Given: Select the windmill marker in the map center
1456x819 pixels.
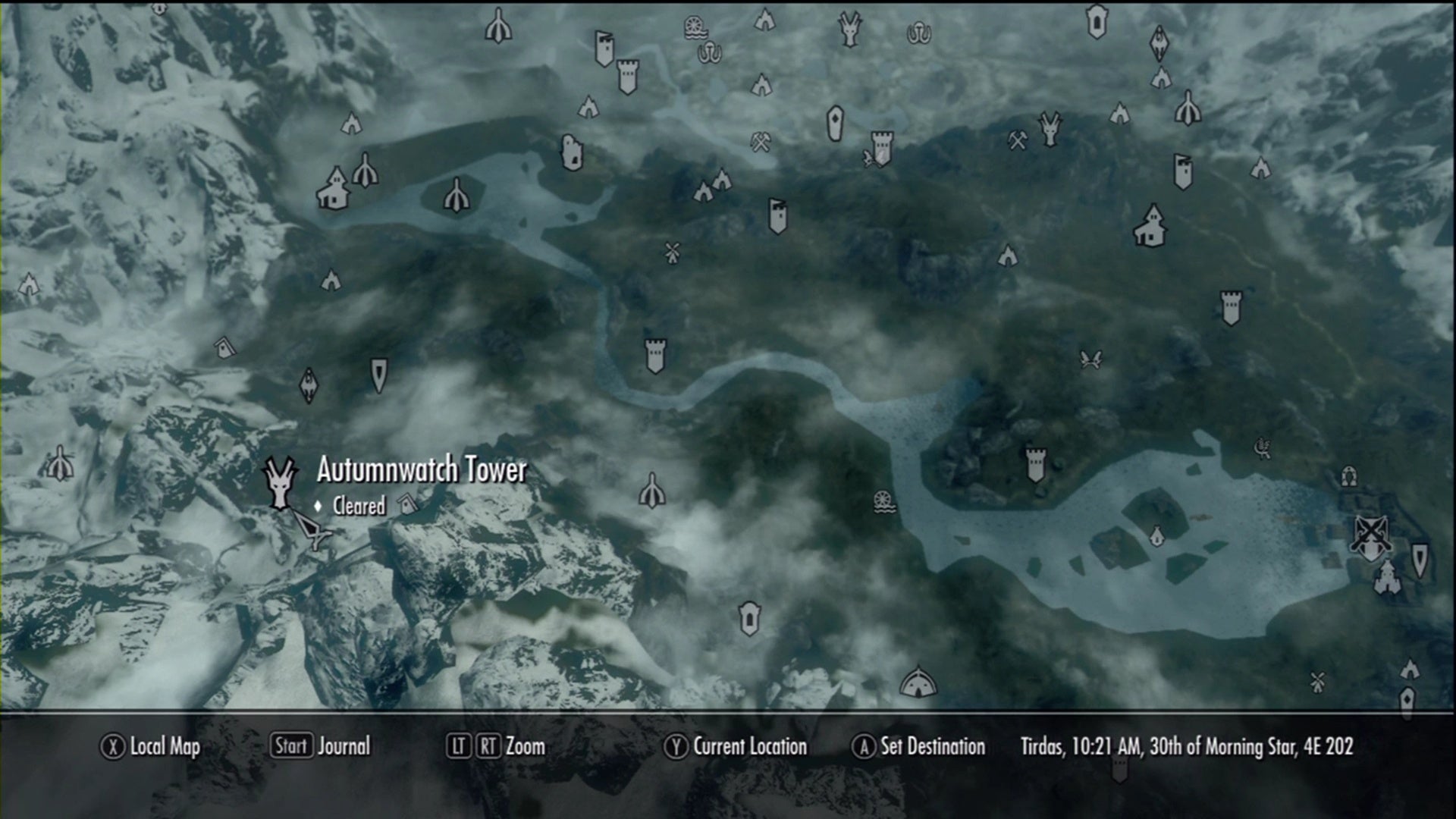Looking at the screenshot, I should [671, 252].
